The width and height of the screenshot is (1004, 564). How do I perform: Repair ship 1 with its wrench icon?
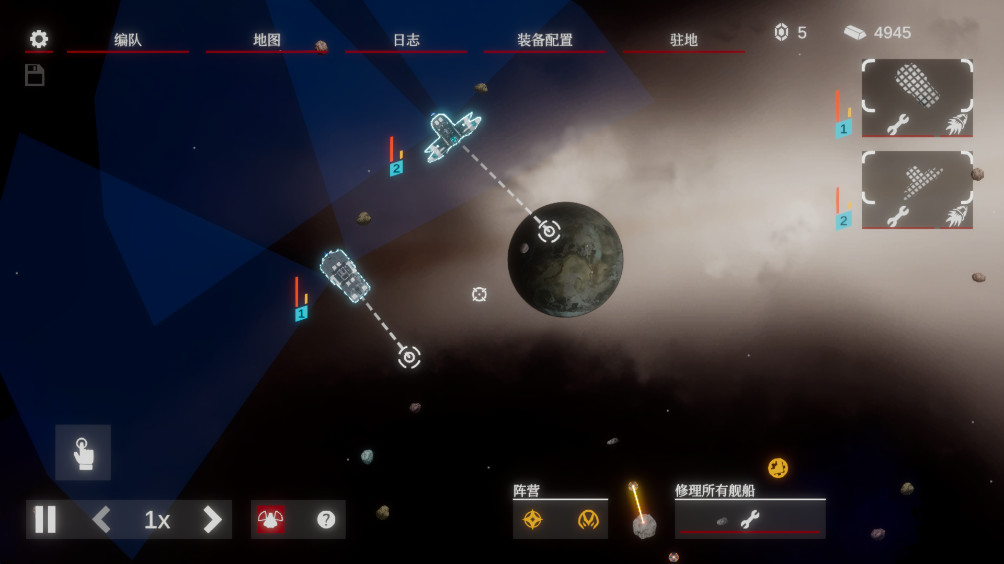click(x=897, y=125)
